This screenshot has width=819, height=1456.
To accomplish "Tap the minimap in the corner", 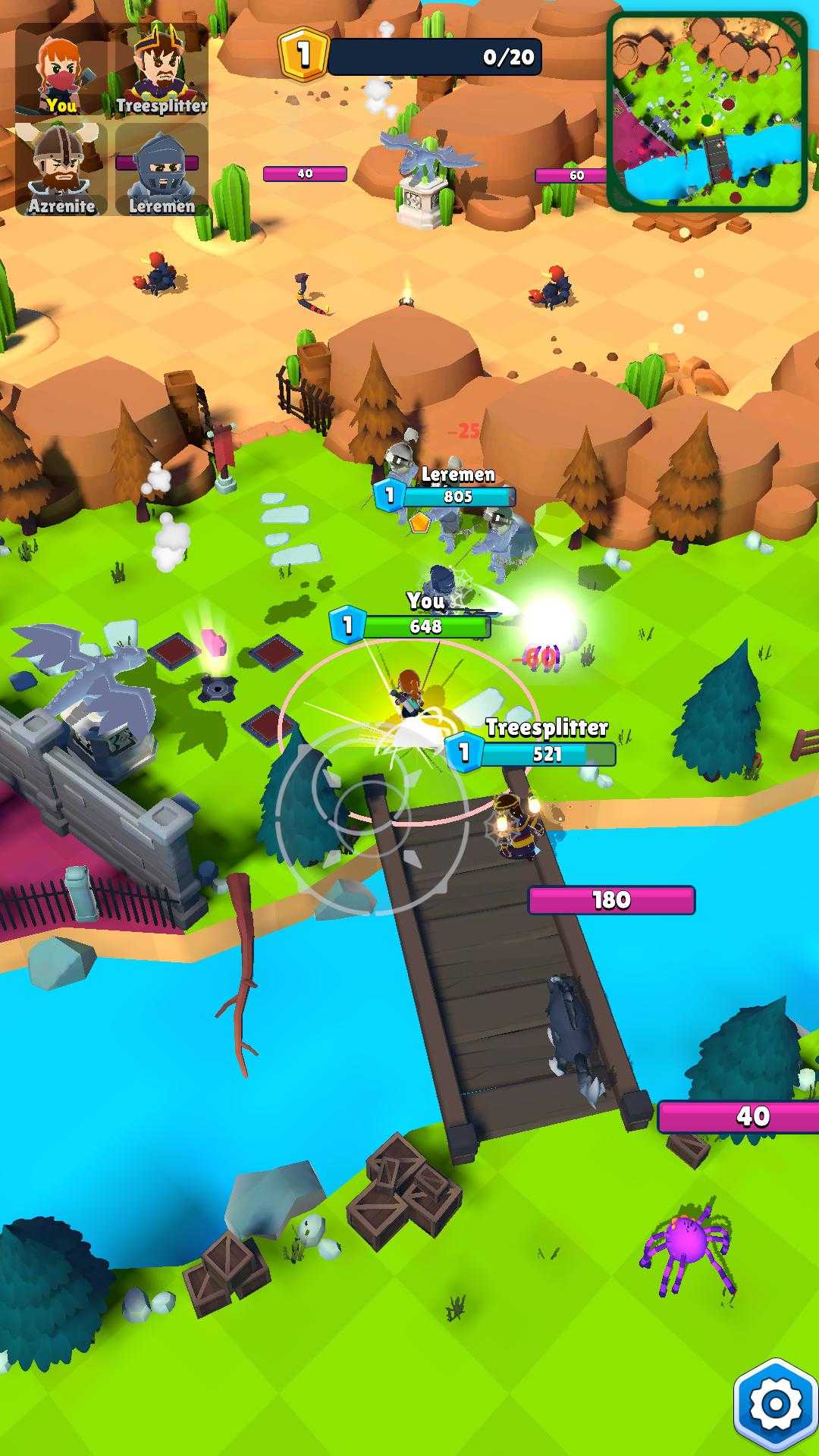I will pos(707,111).
